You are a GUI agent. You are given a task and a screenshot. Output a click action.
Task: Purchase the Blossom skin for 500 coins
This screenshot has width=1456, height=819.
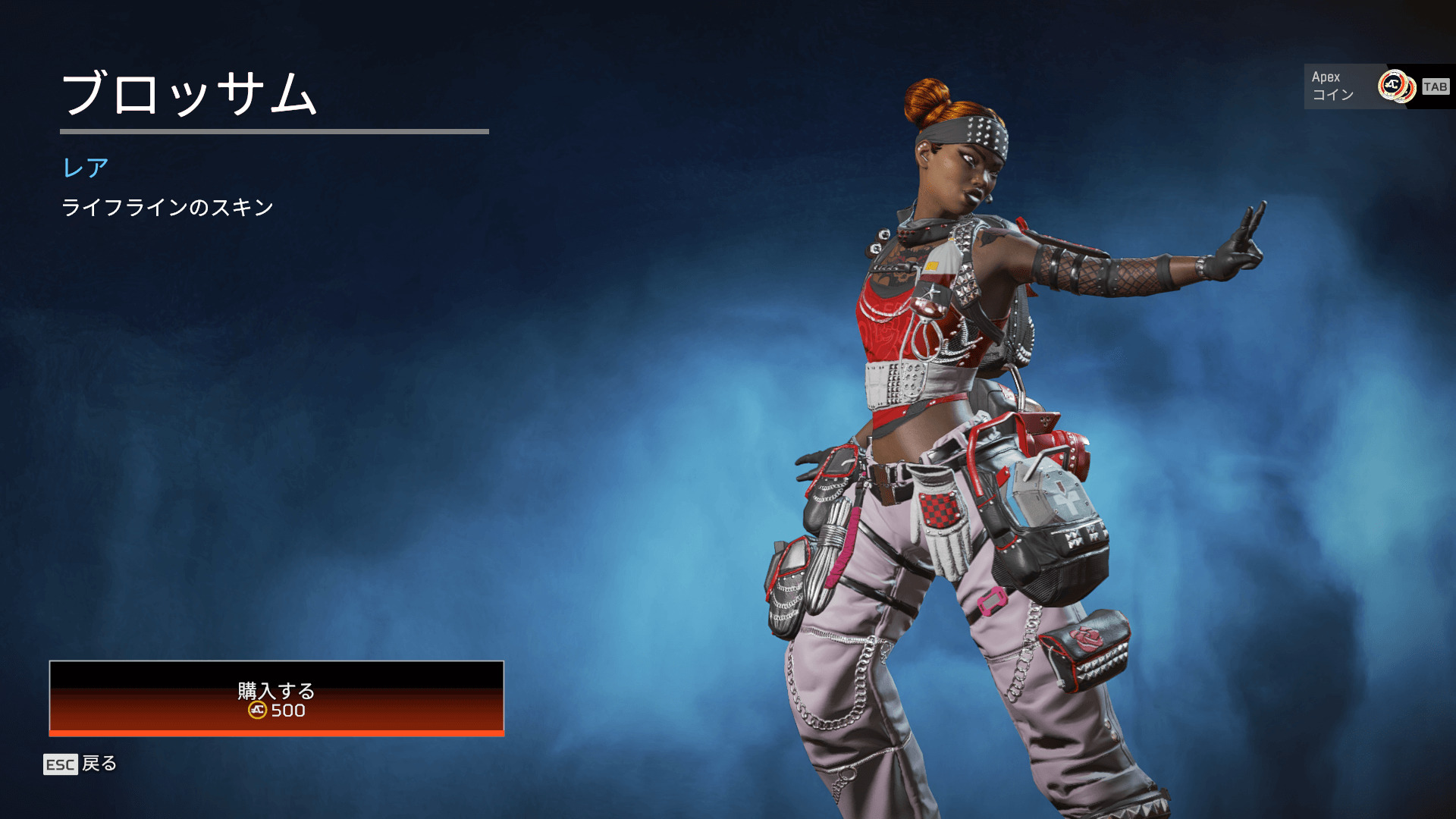coord(276,698)
